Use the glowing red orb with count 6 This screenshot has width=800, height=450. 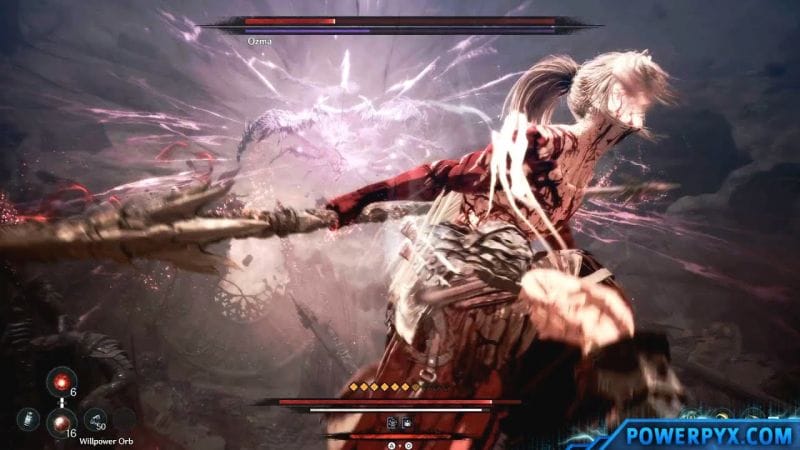[60, 382]
